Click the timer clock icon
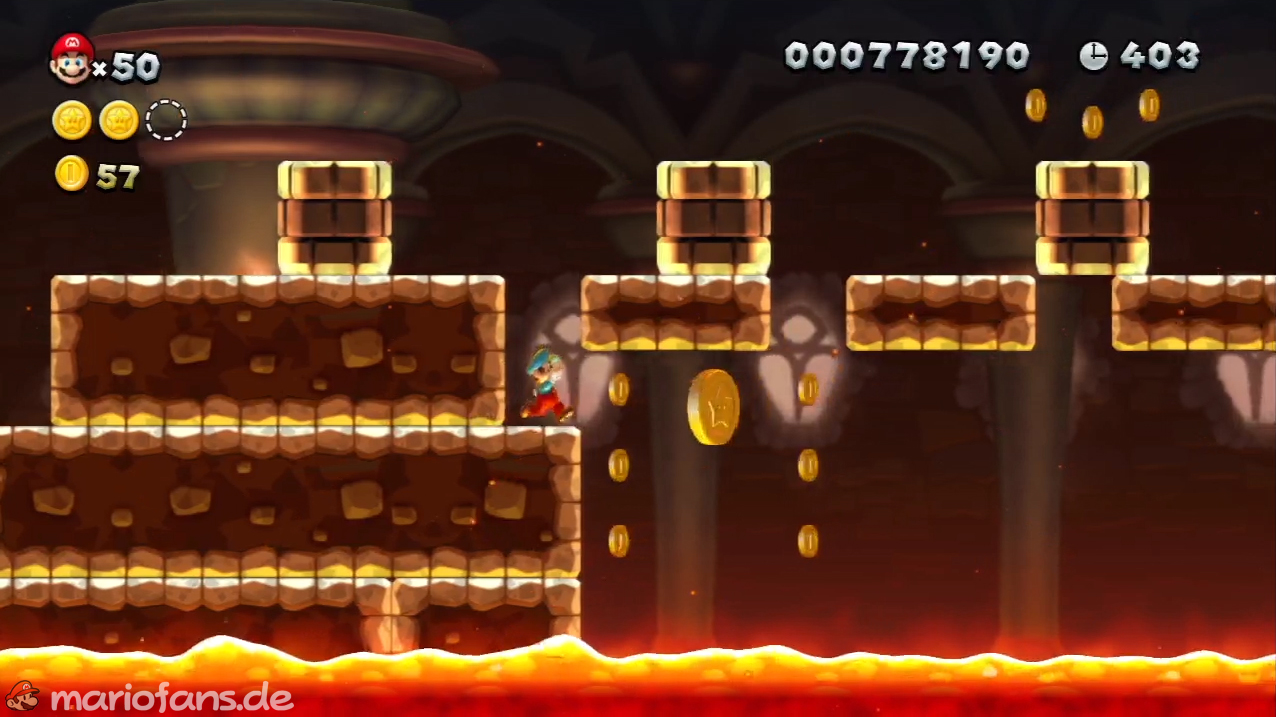 [x=1093, y=56]
